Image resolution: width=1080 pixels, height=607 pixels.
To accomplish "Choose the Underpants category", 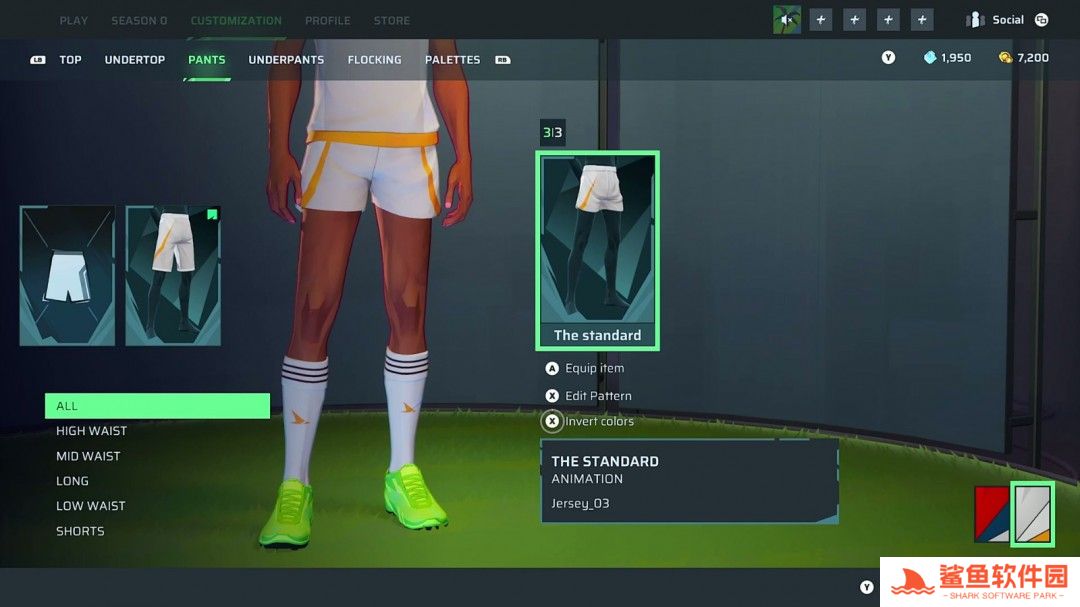I will click(x=286, y=60).
